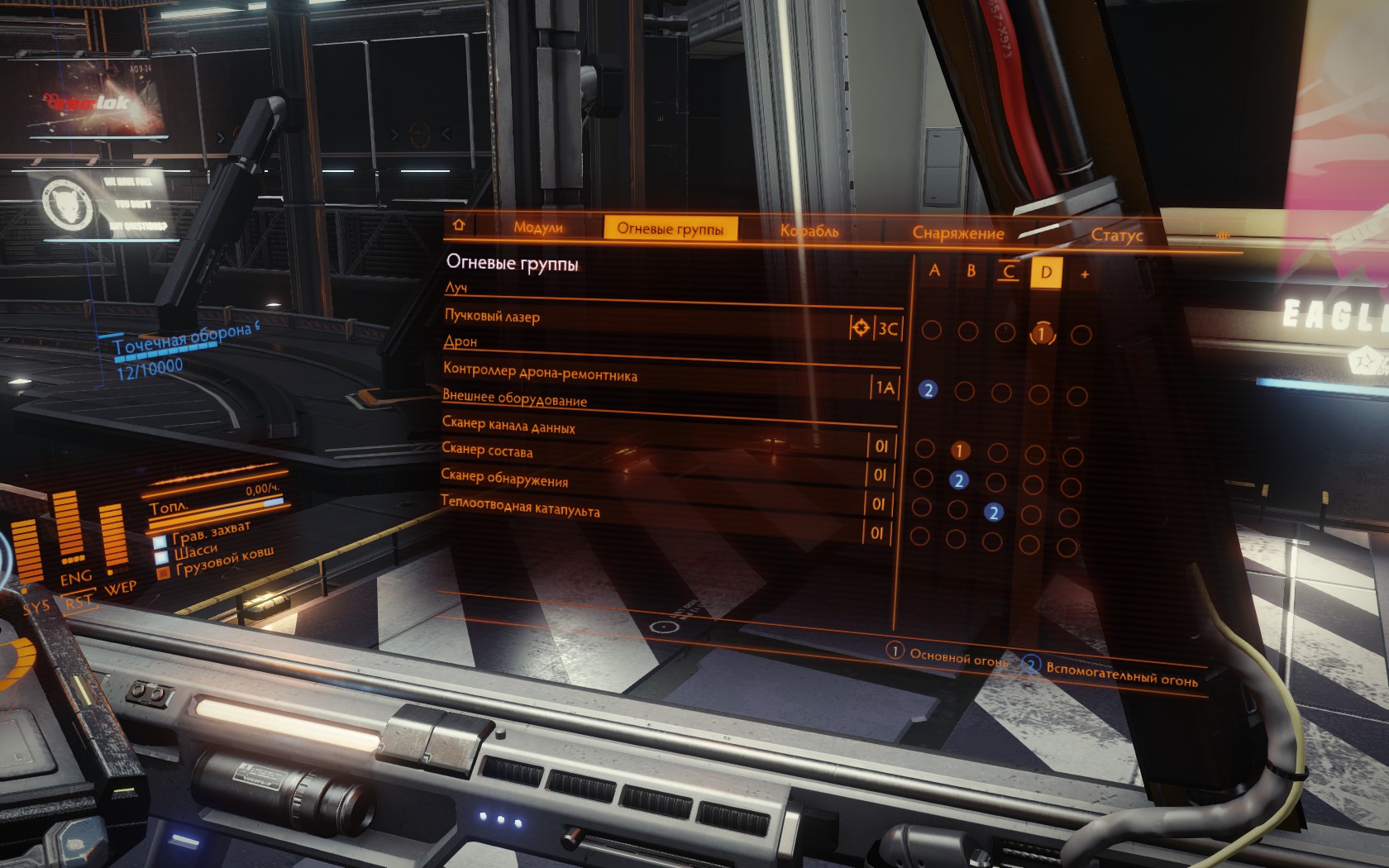This screenshot has height=868, width=1389.
Task: Select fire group D column
Action: [1046, 273]
